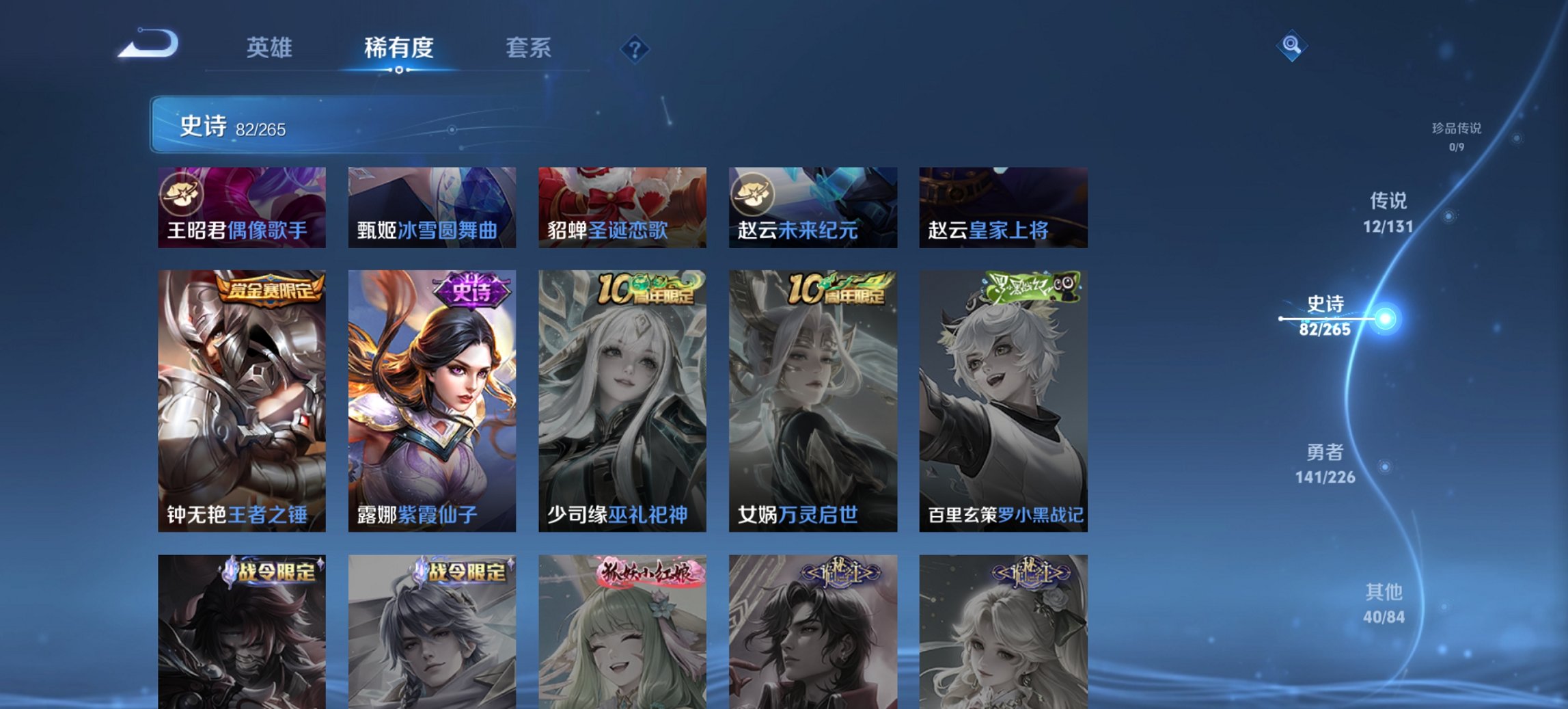
Task: Switch to the 套系 tab
Action: tap(529, 48)
